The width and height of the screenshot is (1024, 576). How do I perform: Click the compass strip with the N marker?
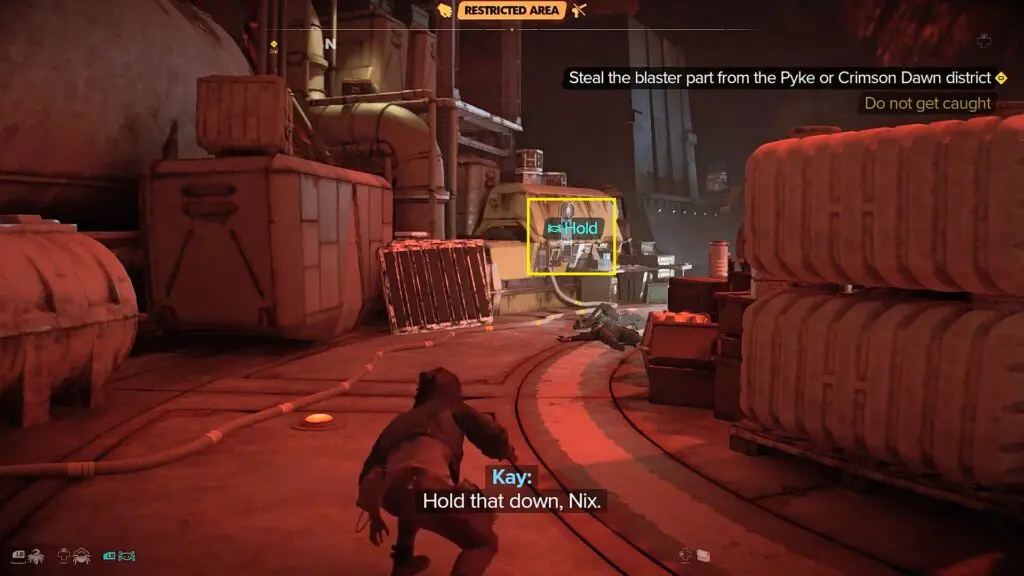(330, 45)
